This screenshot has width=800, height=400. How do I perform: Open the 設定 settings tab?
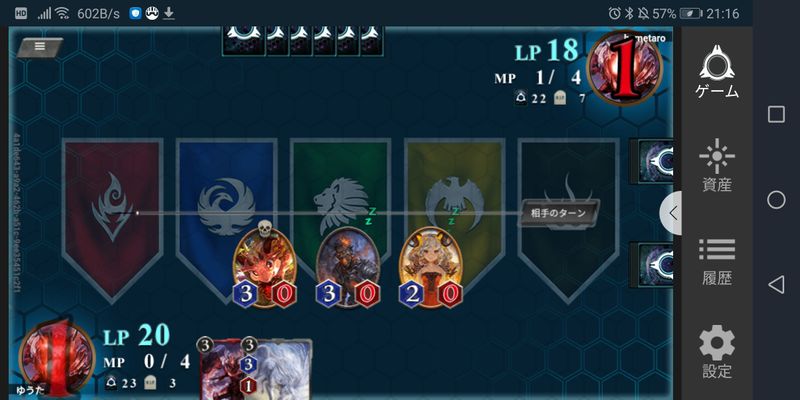pos(717,352)
